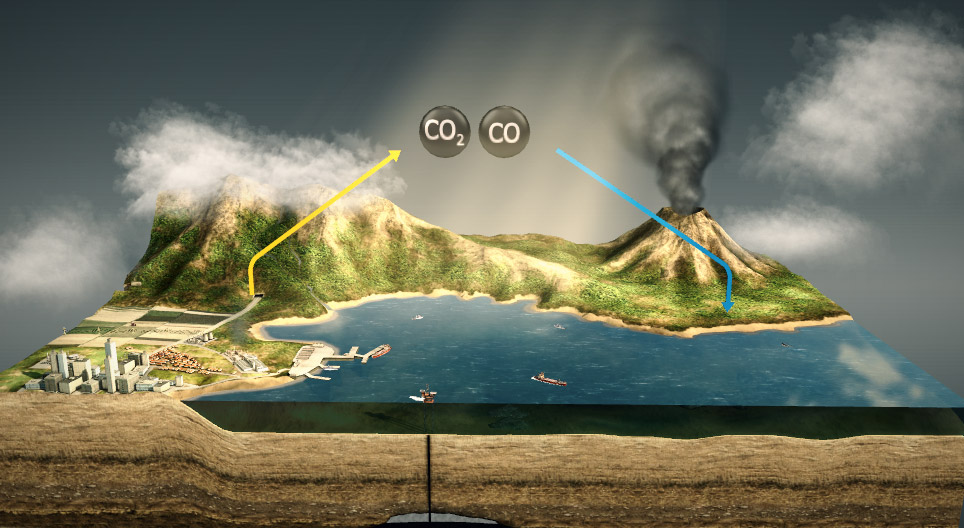Select the CO molecule bubble
The width and height of the screenshot is (964, 528).
[504, 132]
